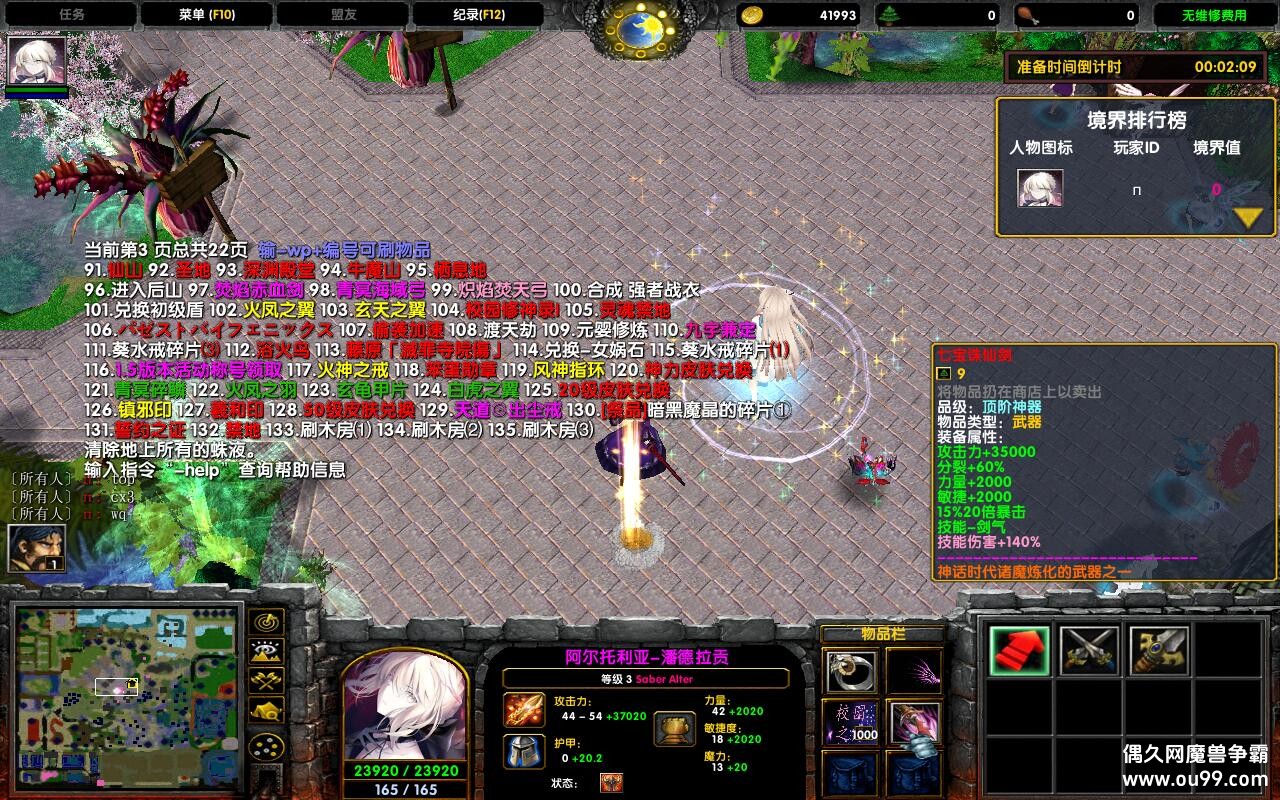Toggle minimap terrain display button
This screenshot has width=1280, height=800.
click(x=266, y=652)
